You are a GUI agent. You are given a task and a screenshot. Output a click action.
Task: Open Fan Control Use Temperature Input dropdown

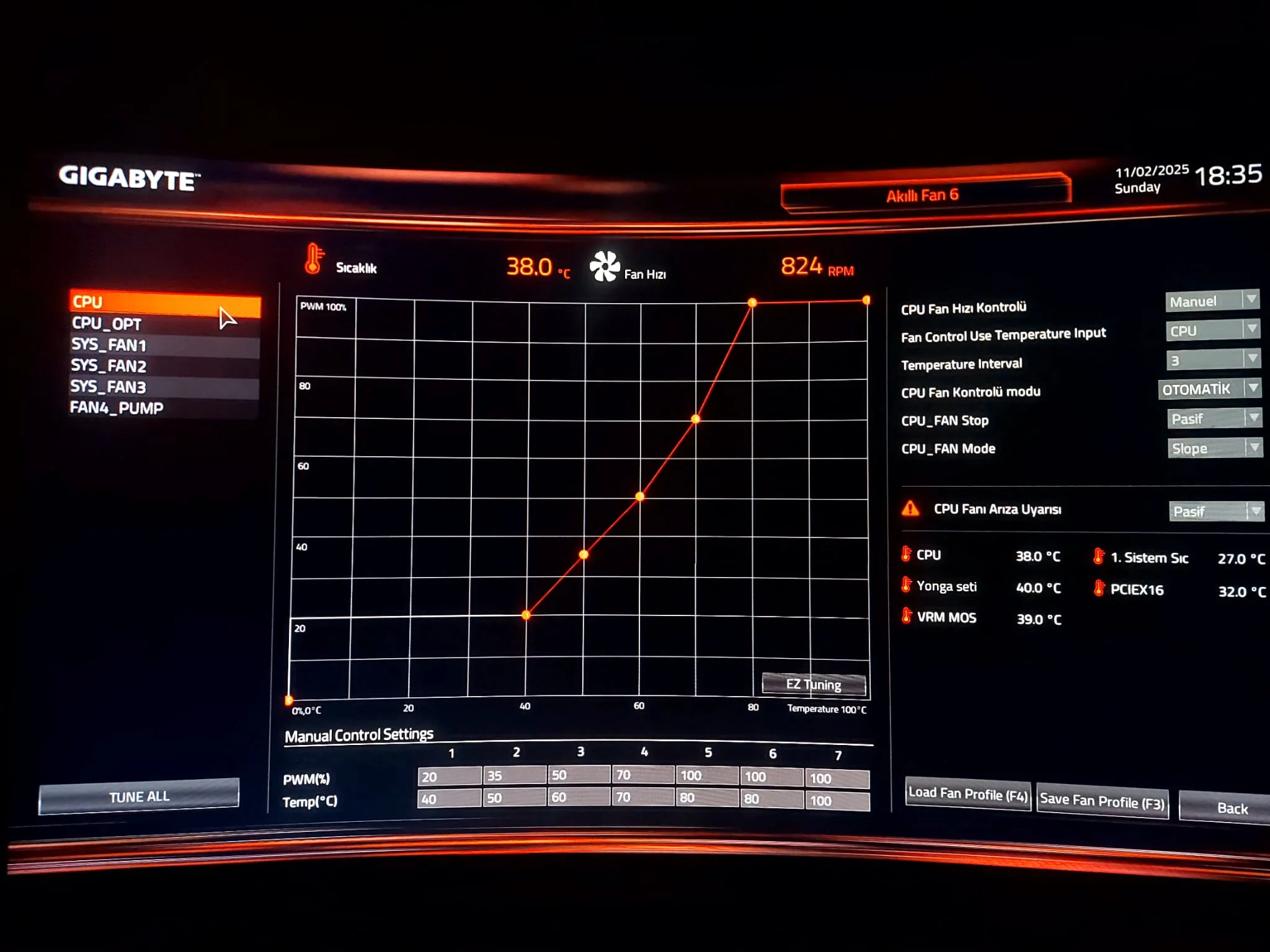click(x=1212, y=330)
